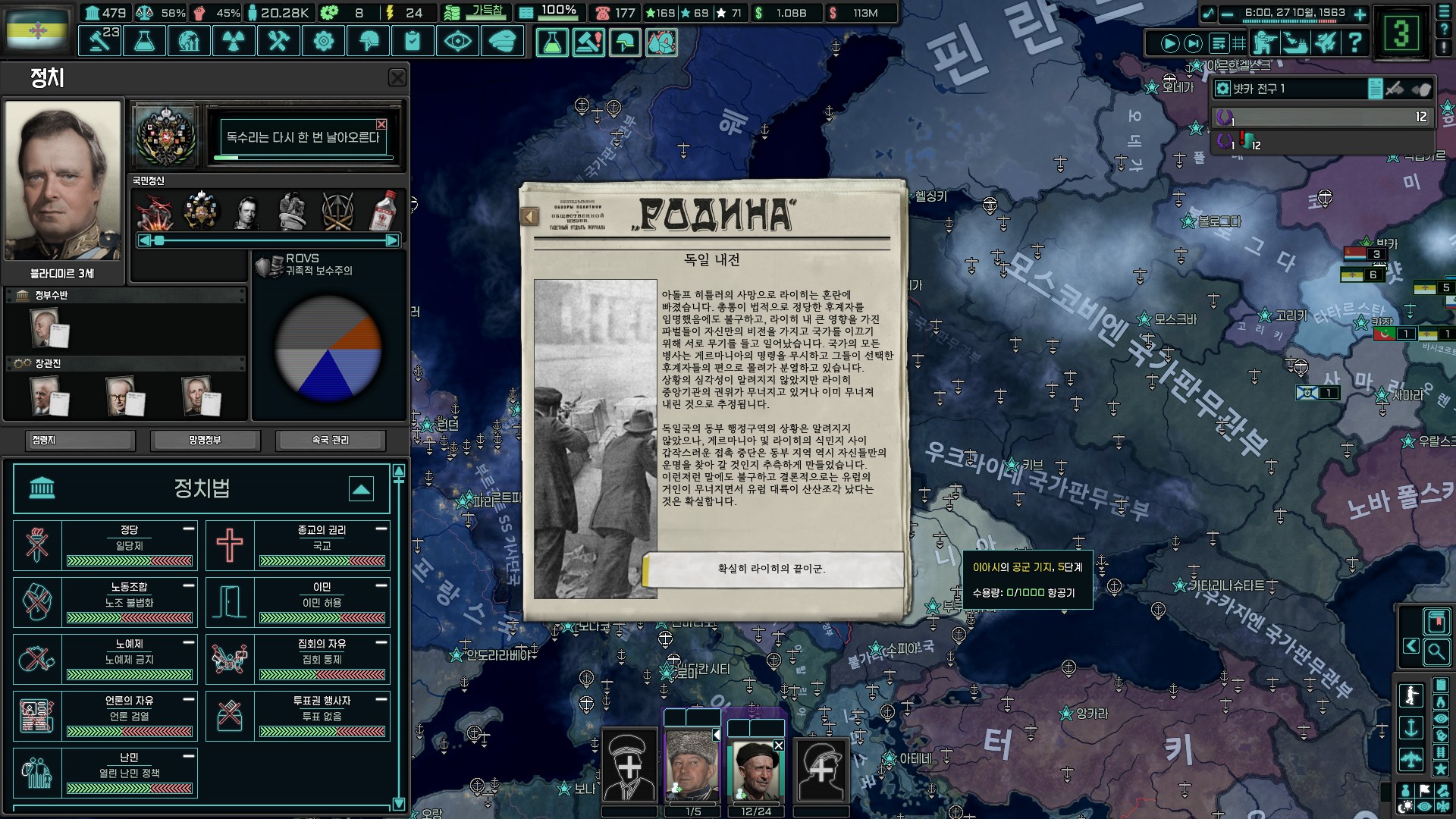Open the nuclear radiation symbol toolbar button
Viewport: 1456px width, 819px height.
[x=234, y=42]
